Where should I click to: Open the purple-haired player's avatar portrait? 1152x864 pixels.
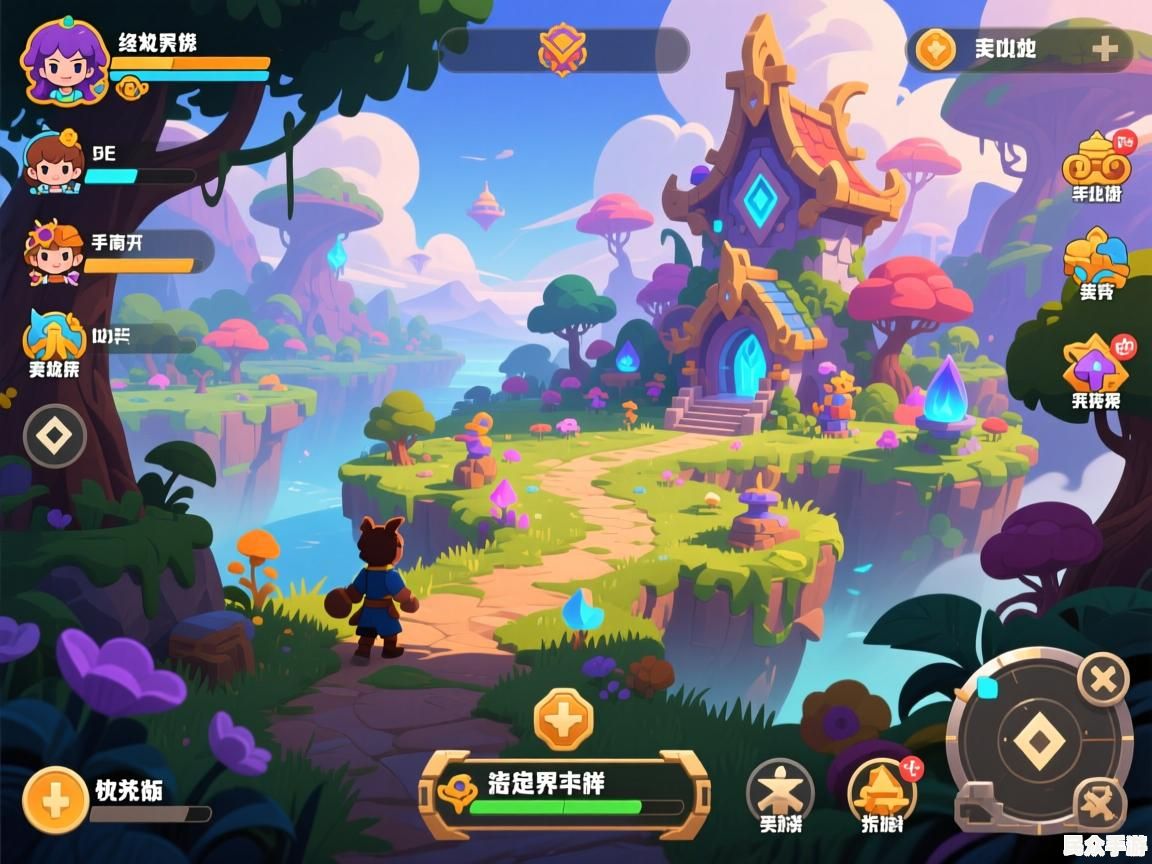click(x=64, y=60)
